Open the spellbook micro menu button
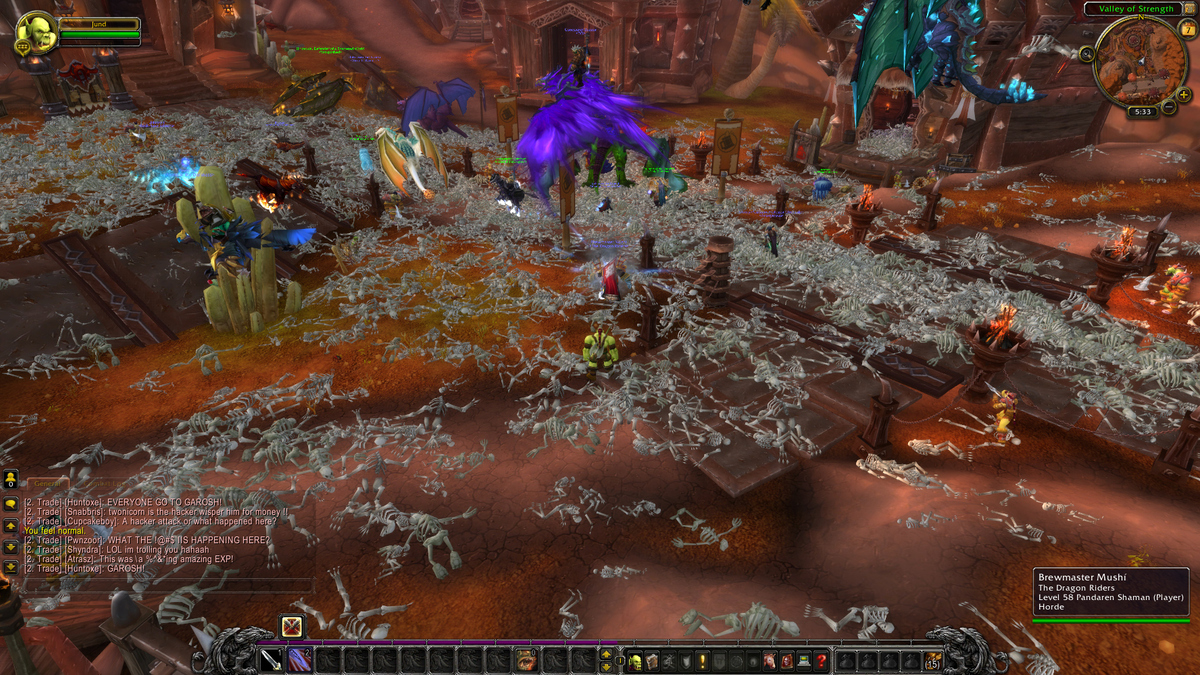The image size is (1200, 675). point(652,660)
